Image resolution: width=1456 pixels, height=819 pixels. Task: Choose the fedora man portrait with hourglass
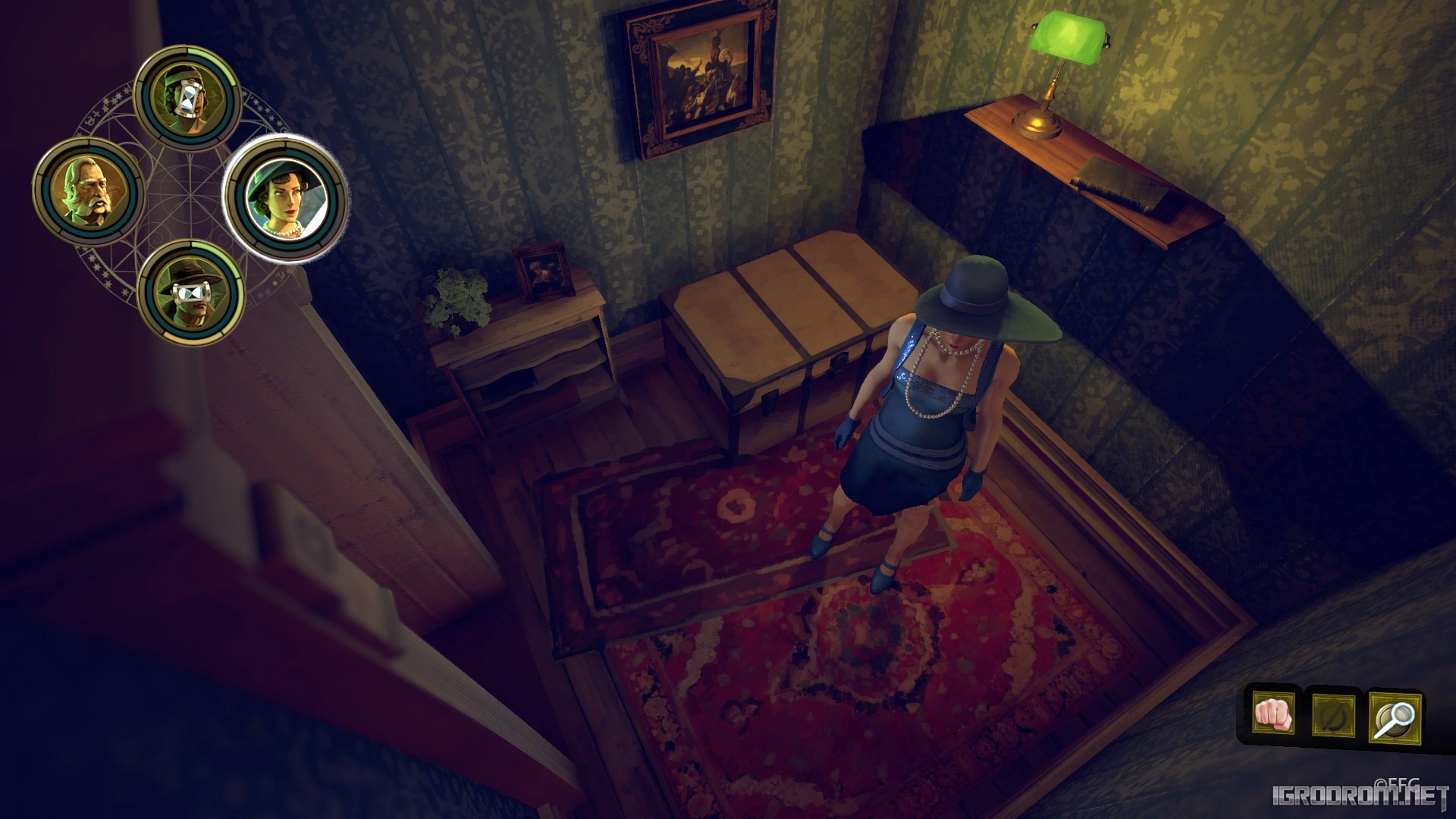191,293
